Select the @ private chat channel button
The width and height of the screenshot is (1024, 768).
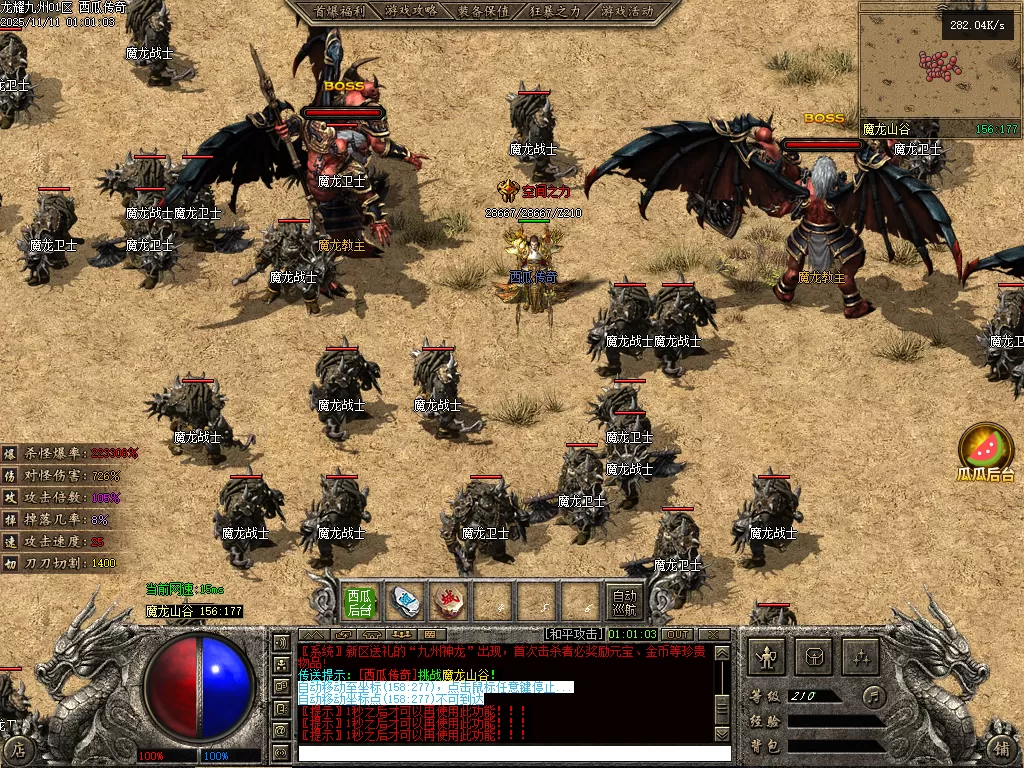pyautogui.click(x=281, y=731)
